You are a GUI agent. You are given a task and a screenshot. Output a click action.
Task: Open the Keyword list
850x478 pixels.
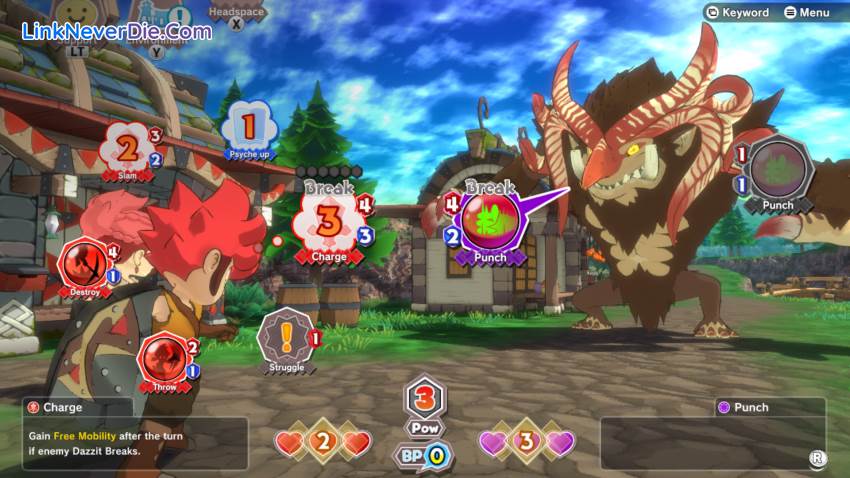click(738, 12)
